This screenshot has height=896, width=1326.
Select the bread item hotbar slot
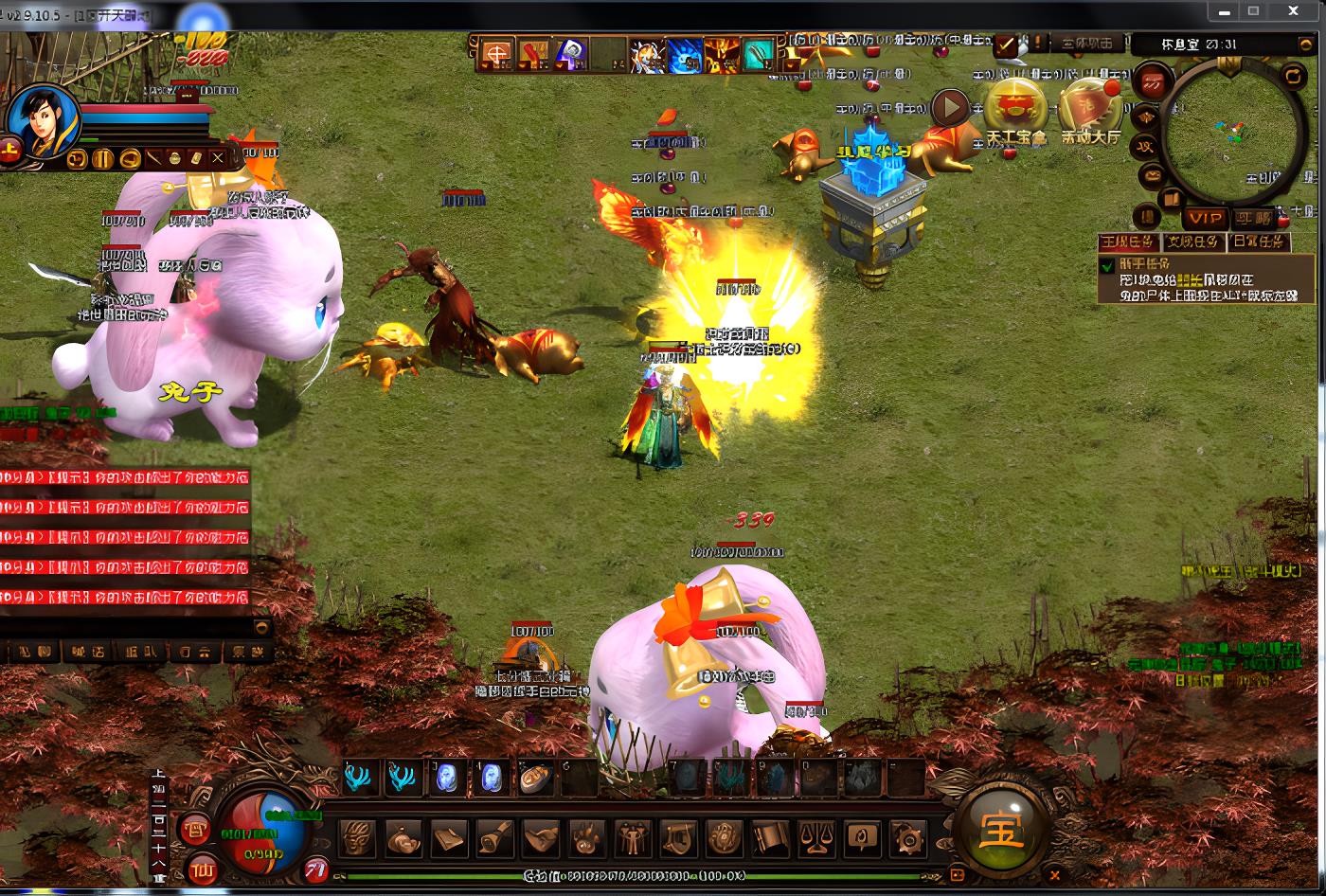click(535, 778)
